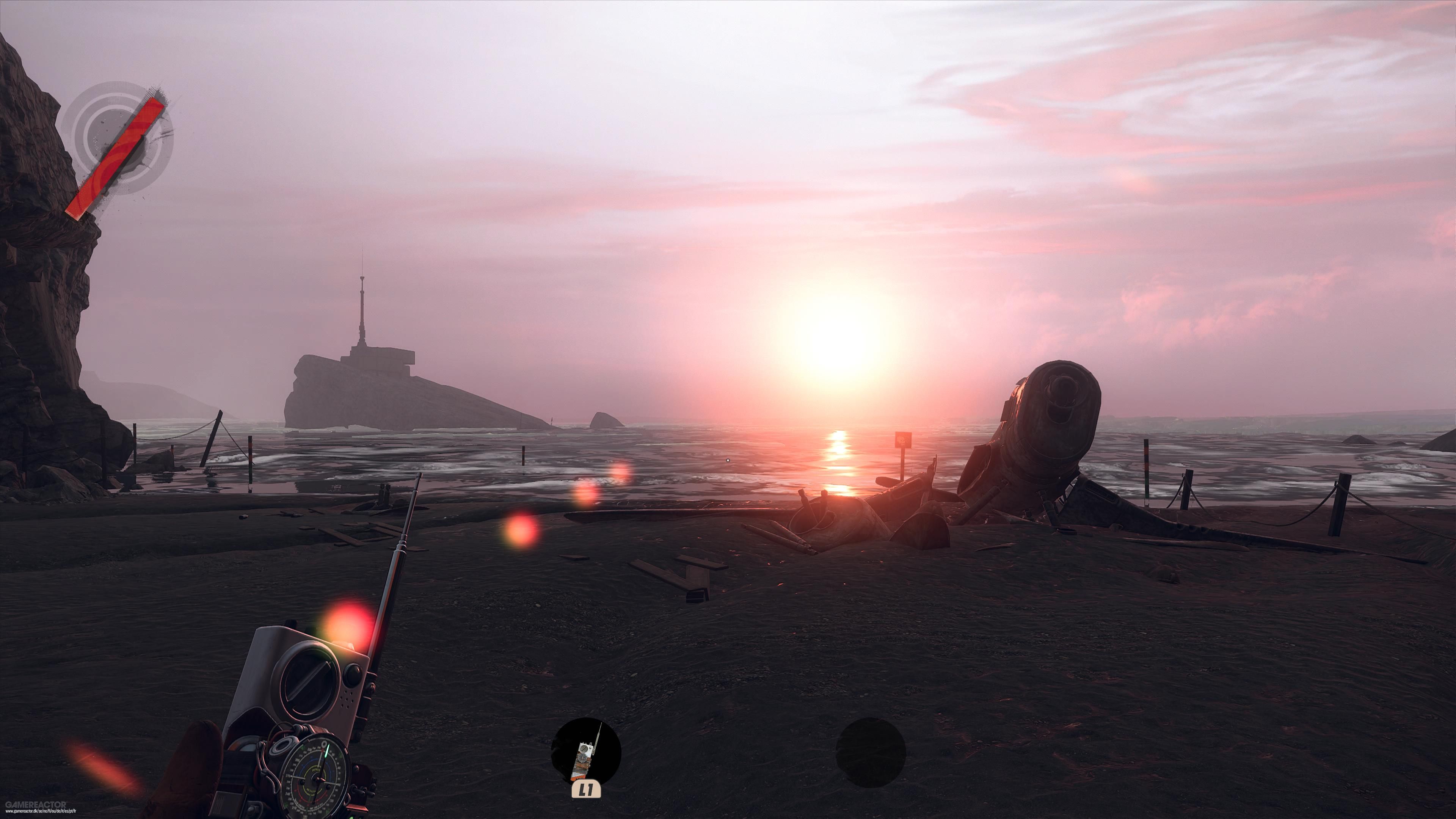Click the Gamereactor watermark logo

[35, 804]
